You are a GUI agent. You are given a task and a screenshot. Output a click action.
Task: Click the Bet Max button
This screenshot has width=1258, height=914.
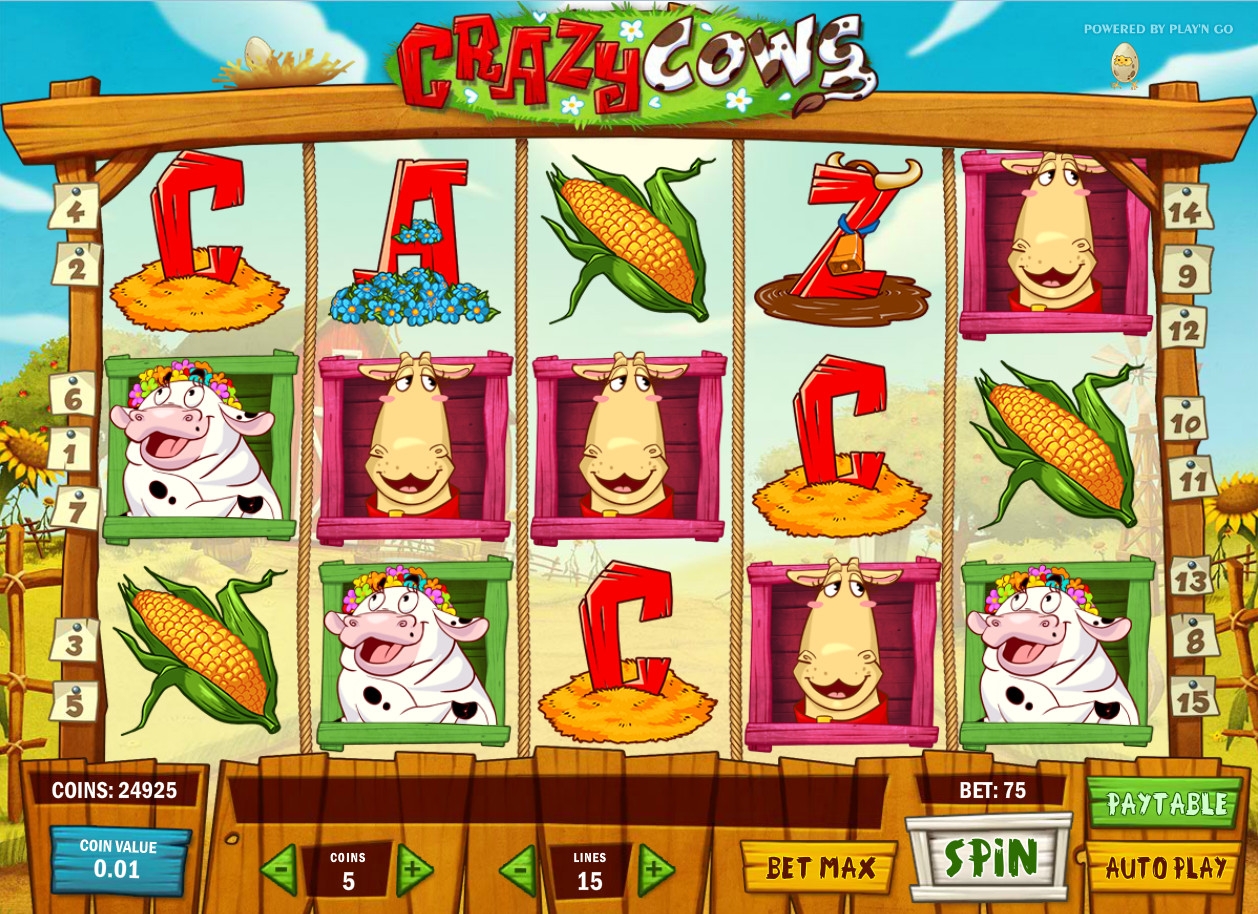pyautogui.click(x=820, y=867)
